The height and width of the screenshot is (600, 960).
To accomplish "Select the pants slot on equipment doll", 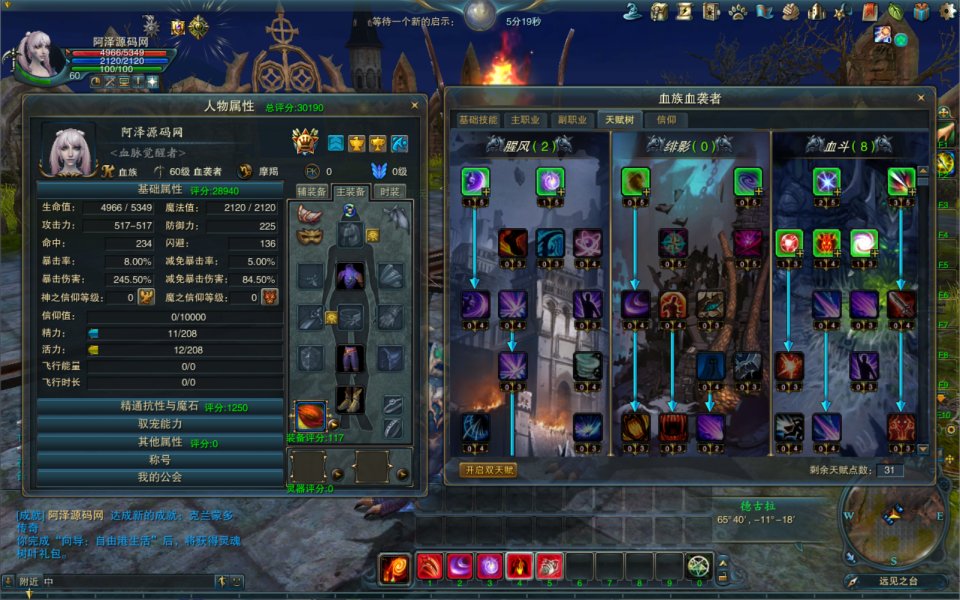I will tap(349, 357).
